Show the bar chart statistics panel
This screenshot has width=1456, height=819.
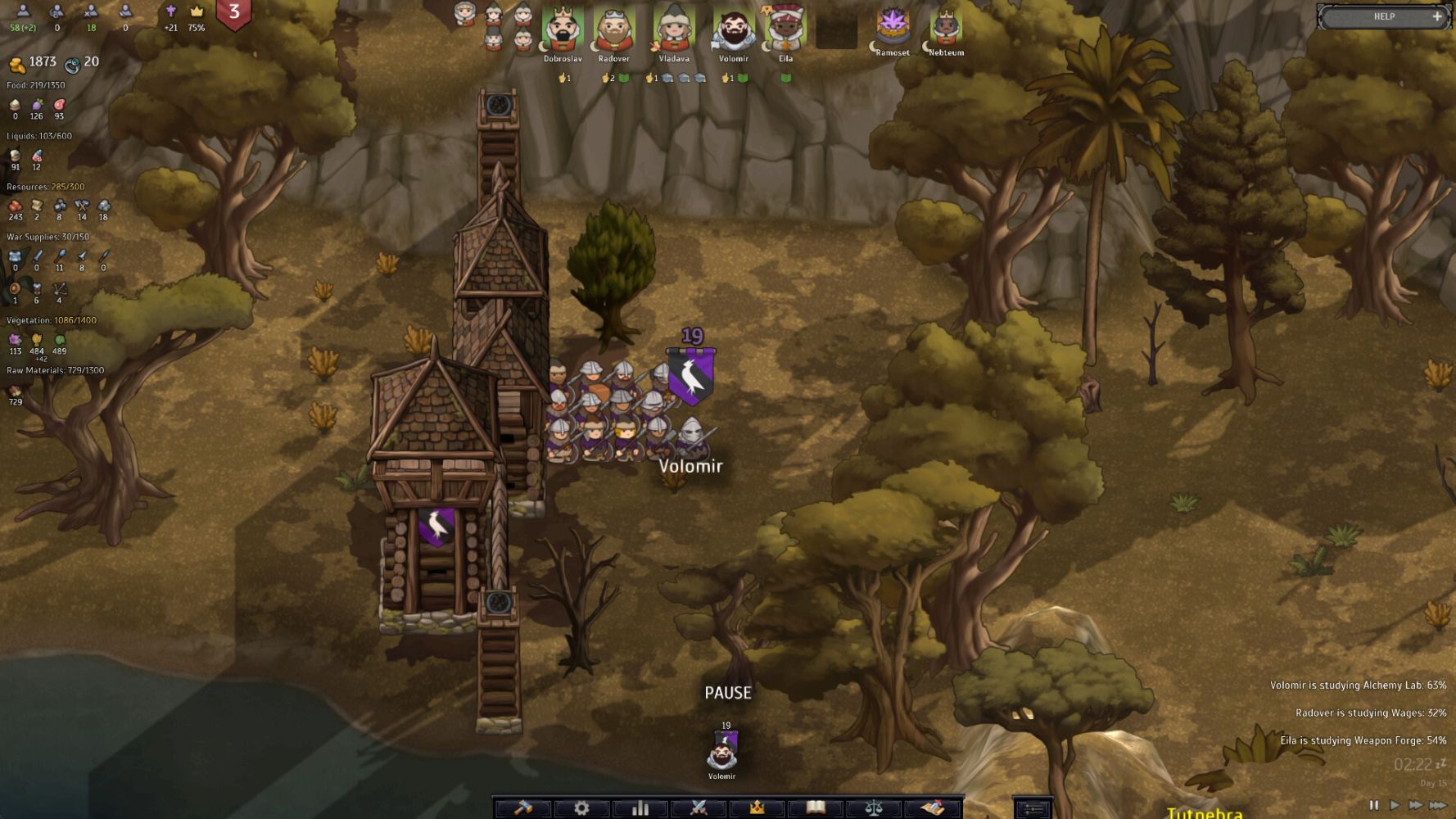point(640,808)
